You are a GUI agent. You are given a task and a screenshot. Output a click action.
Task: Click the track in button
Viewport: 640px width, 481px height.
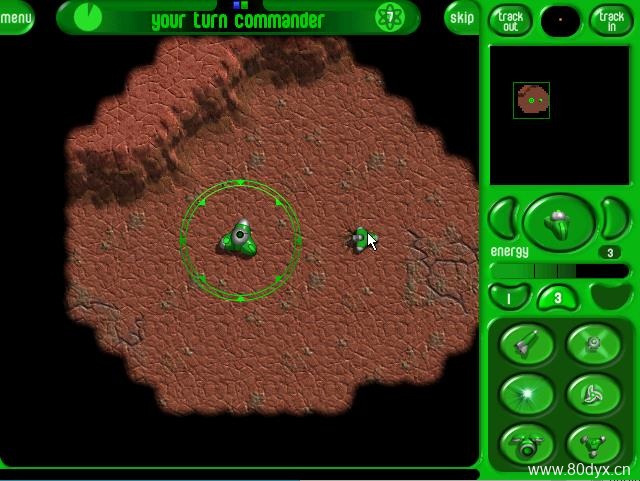point(611,19)
